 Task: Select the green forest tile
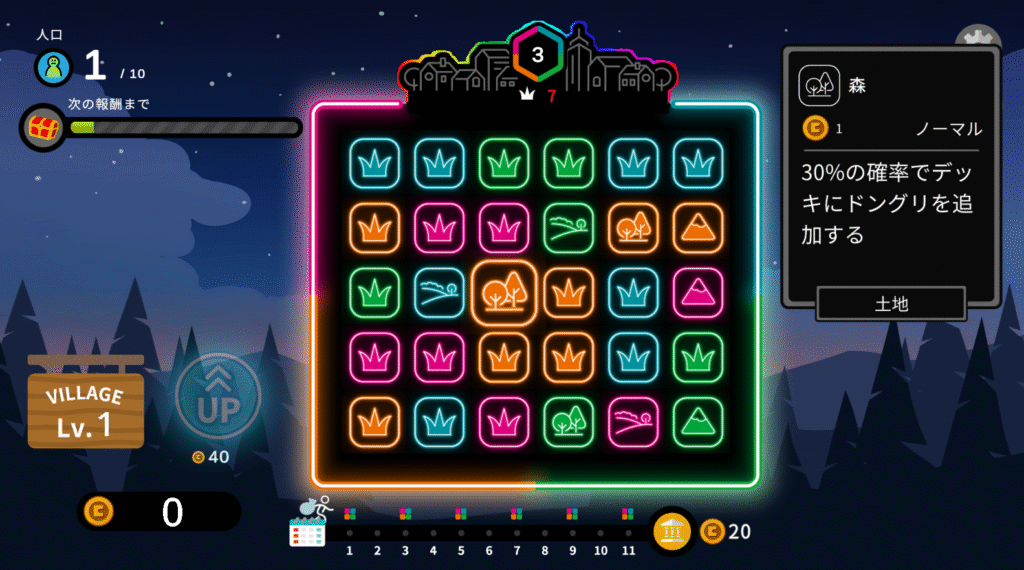coord(568,422)
